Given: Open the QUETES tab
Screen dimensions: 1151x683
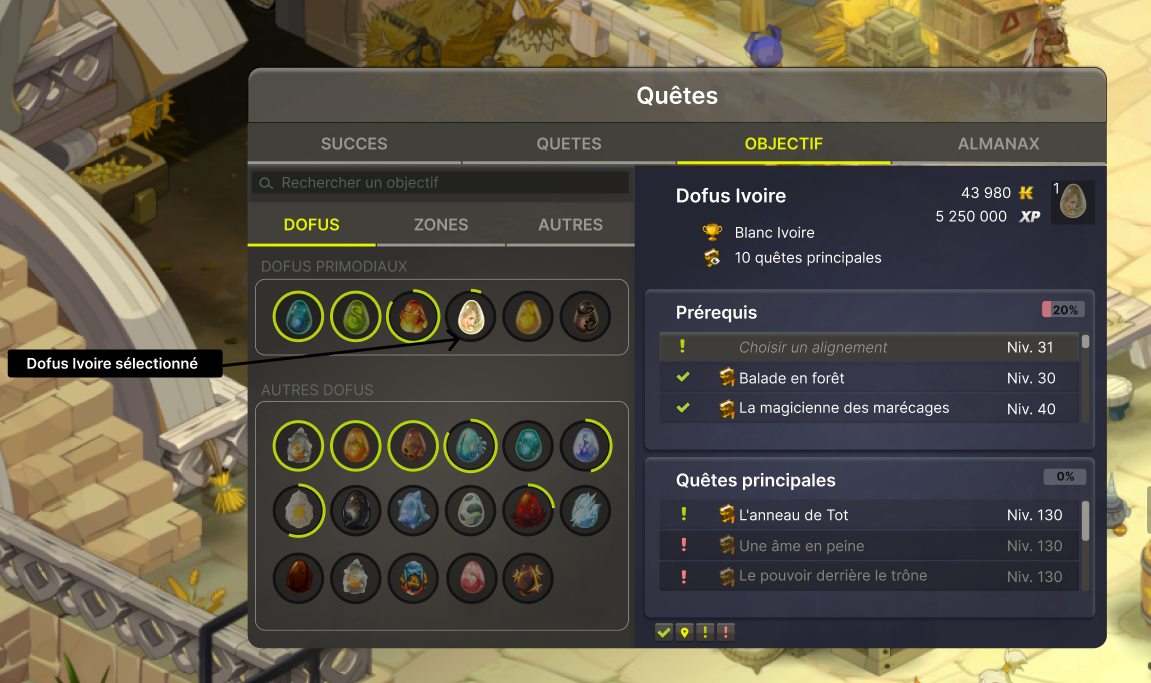Looking at the screenshot, I should click(569, 144).
